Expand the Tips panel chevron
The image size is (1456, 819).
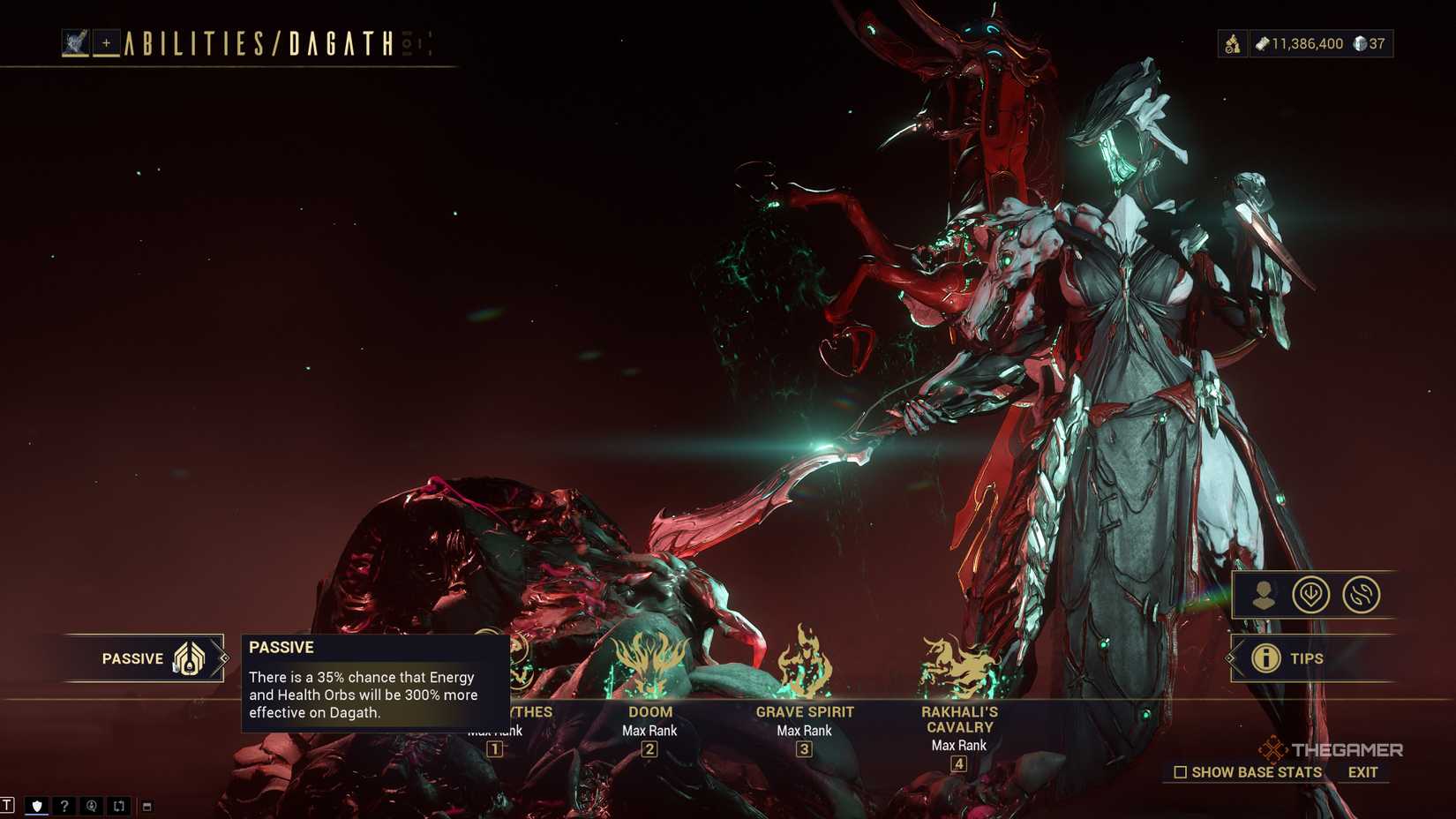pyautogui.click(x=1229, y=658)
